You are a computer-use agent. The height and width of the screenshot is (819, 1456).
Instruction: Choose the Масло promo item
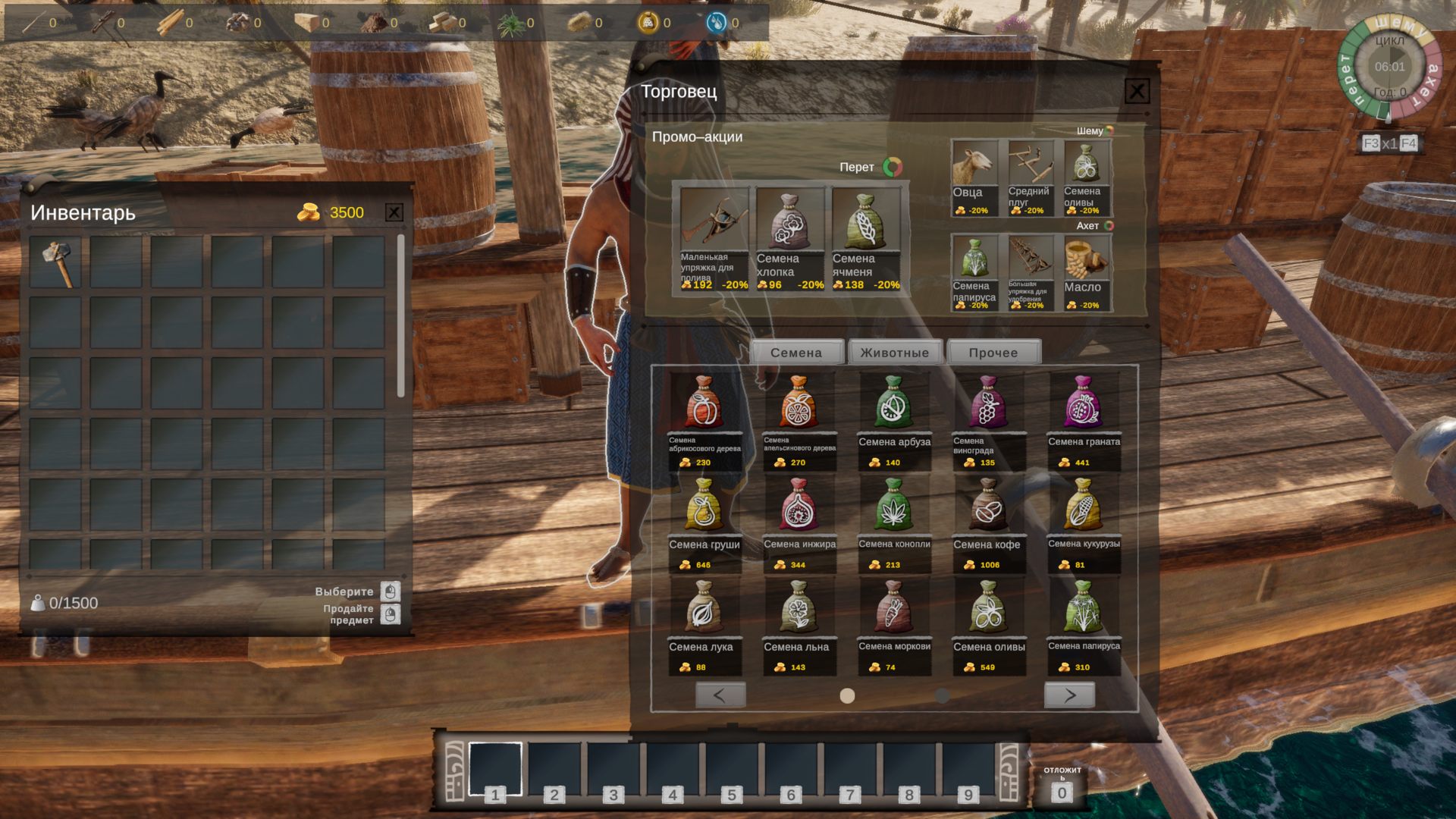tap(1087, 273)
